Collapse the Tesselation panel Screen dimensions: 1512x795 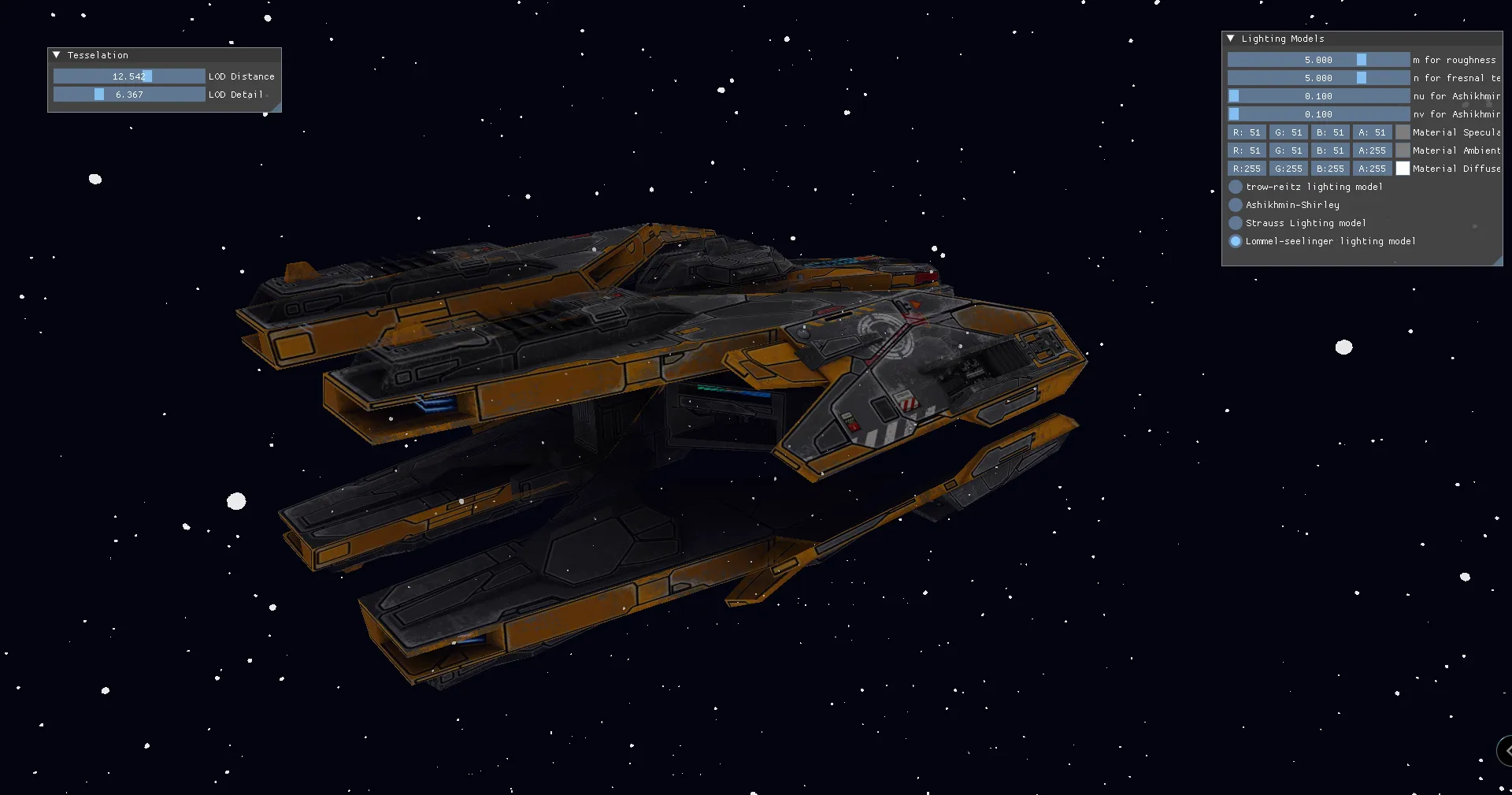[x=56, y=54]
